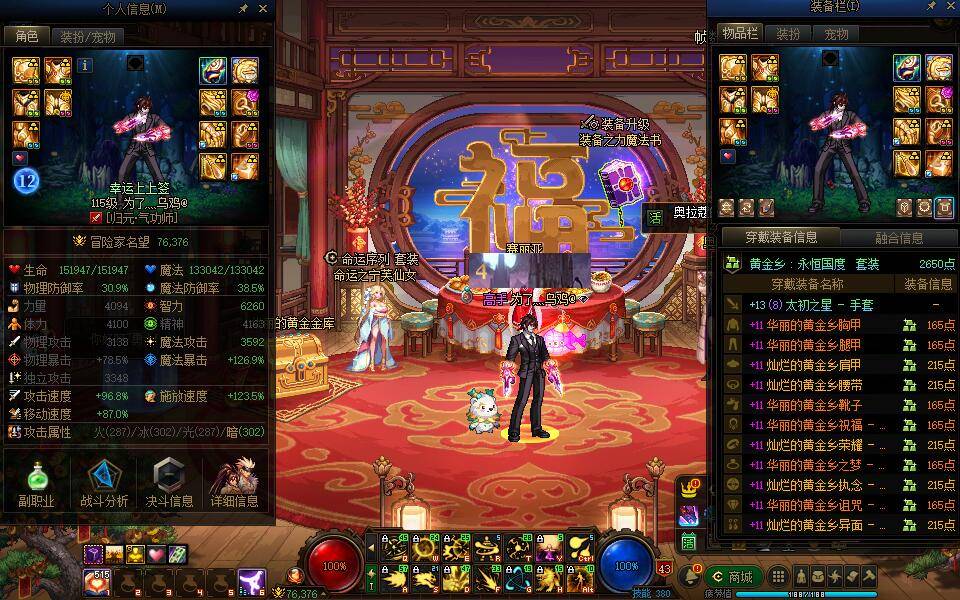Image resolution: width=960 pixels, height=600 pixels.
Task: Open 战斗分析 combat analysis
Action: pyautogui.click(x=104, y=484)
